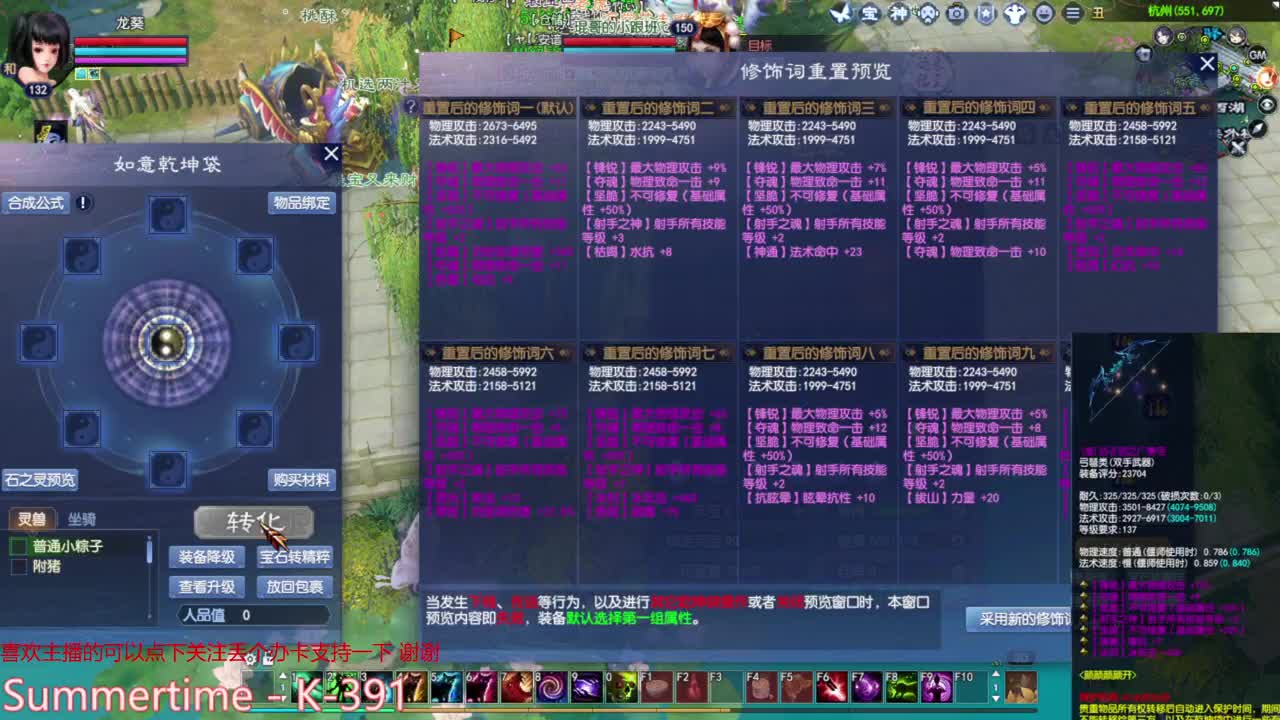The height and width of the screenshot is (720, 1280).
Task: Click the flexing body icon in the top bar
Action: click(x=1015, y=13)
